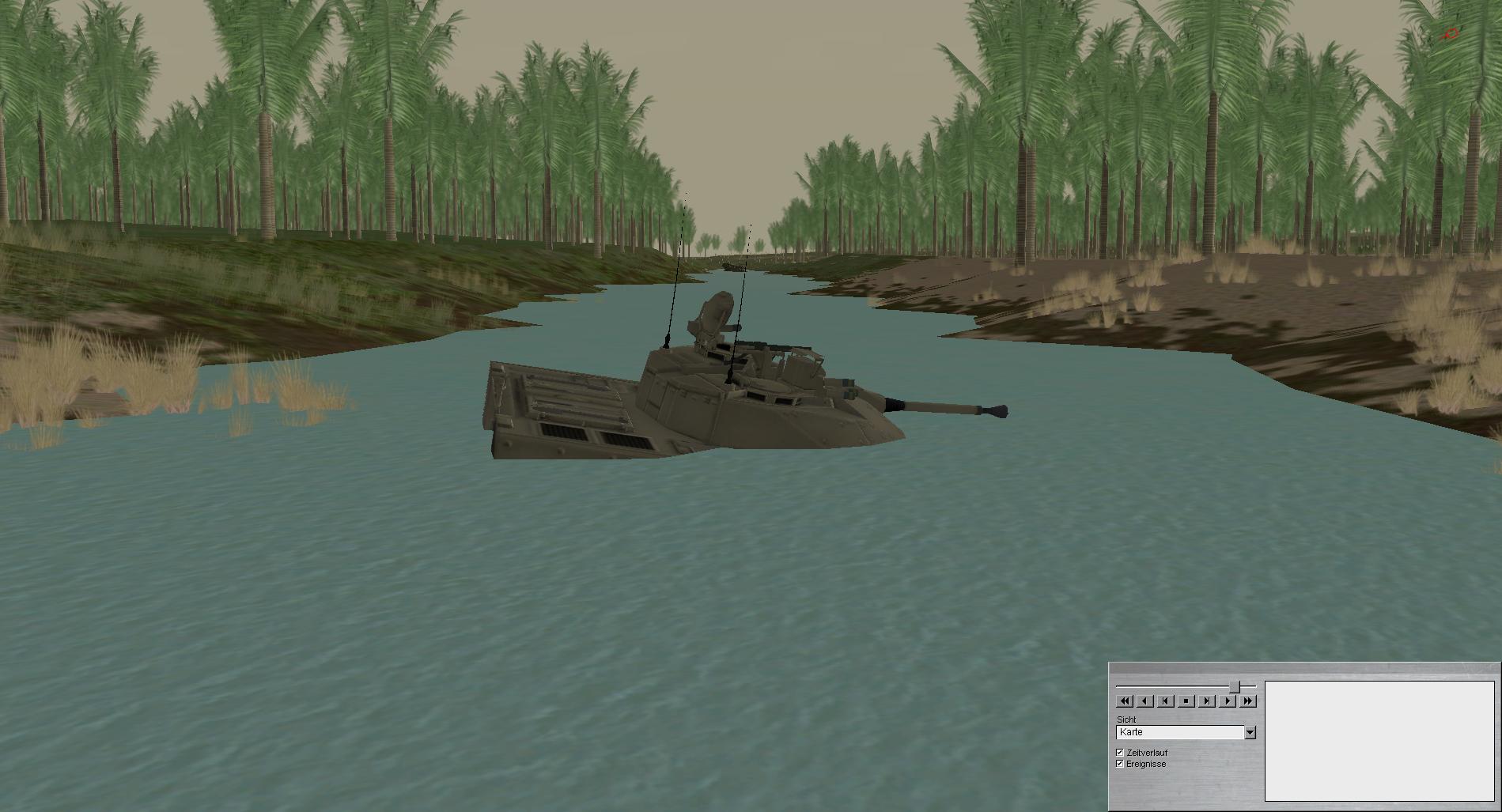Play the replay forward
Screen dimensions: 1502x812
pos(1228,701)
